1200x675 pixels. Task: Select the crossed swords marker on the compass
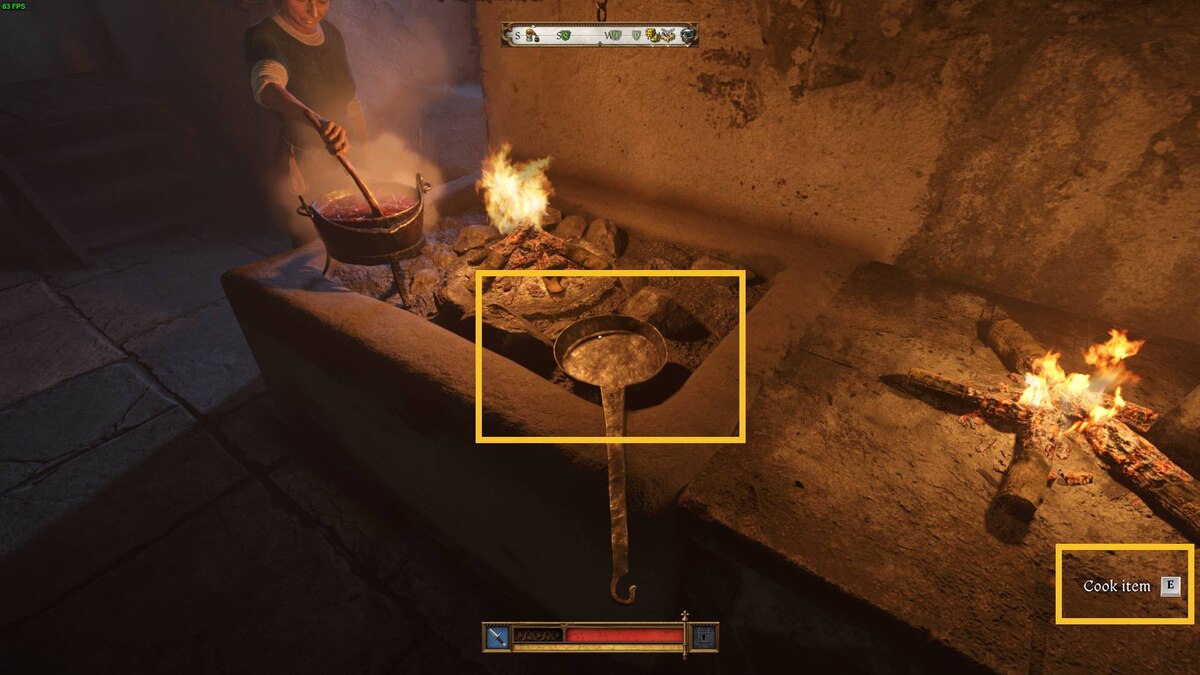click(668, 35)
